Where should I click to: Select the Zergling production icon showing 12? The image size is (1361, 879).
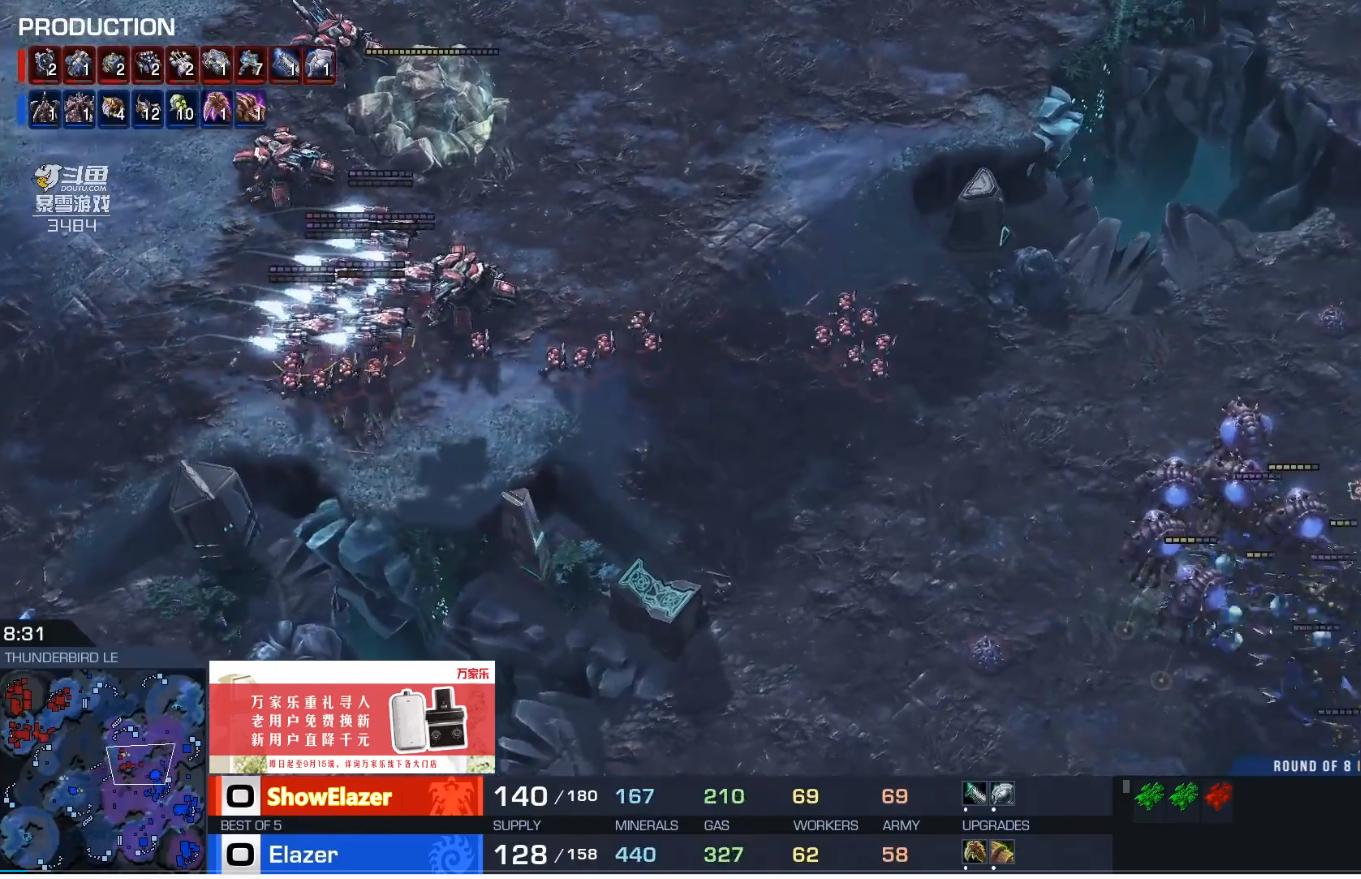pyautogui.click(x=147, y=107)
